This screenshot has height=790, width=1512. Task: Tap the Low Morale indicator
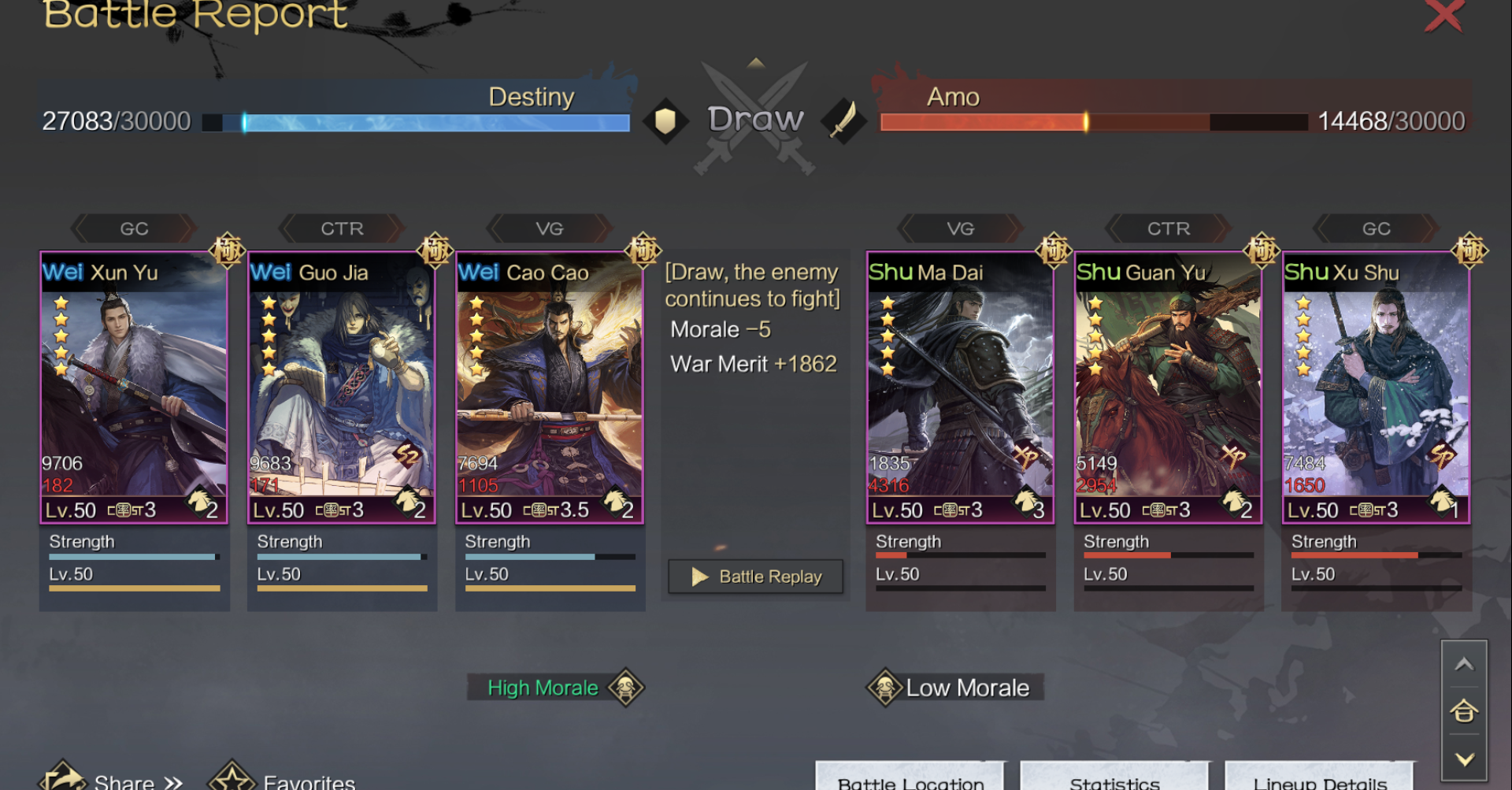[954, 688]
